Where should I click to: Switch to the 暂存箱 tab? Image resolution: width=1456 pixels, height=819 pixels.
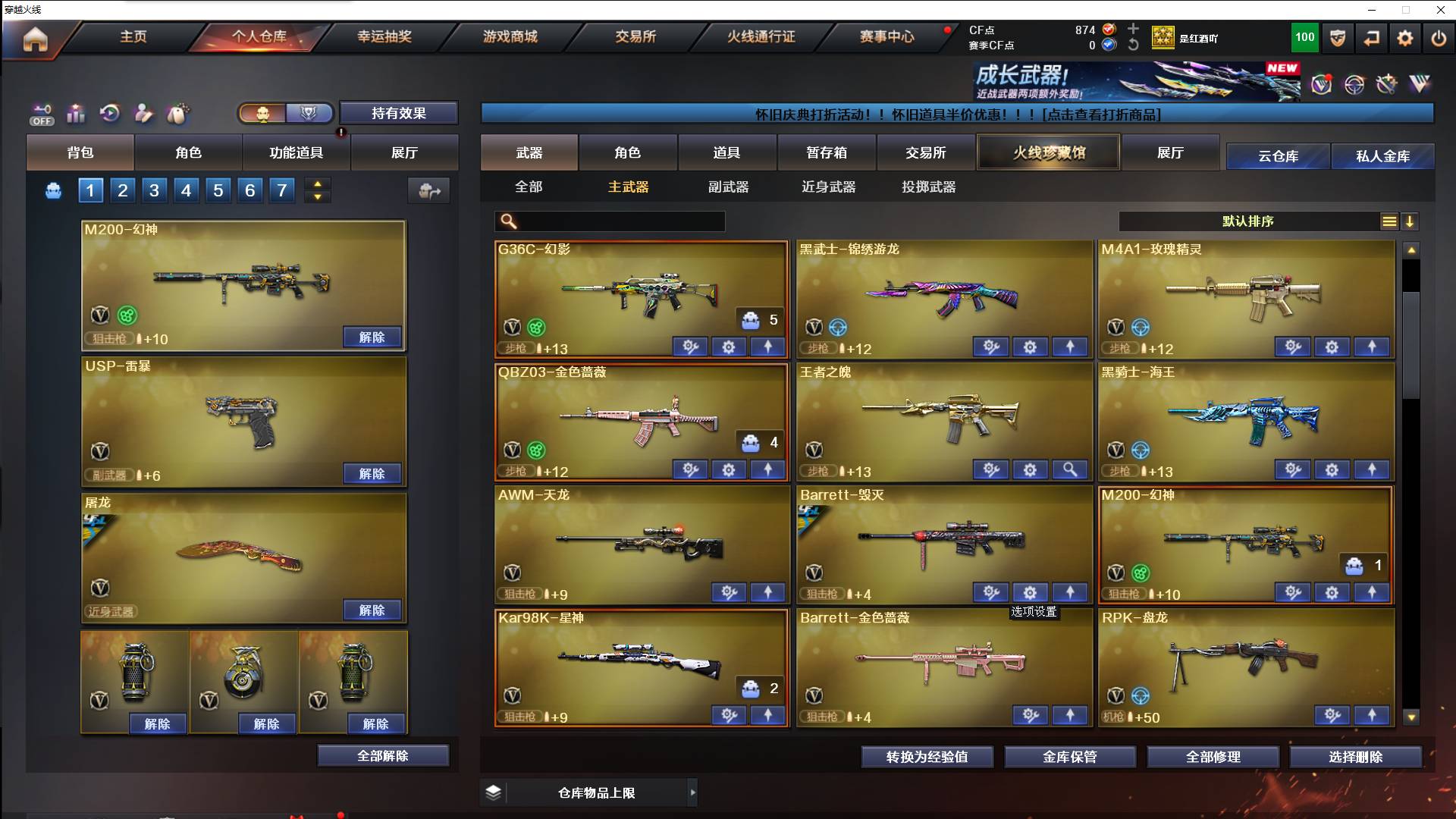tap(825, 152)
